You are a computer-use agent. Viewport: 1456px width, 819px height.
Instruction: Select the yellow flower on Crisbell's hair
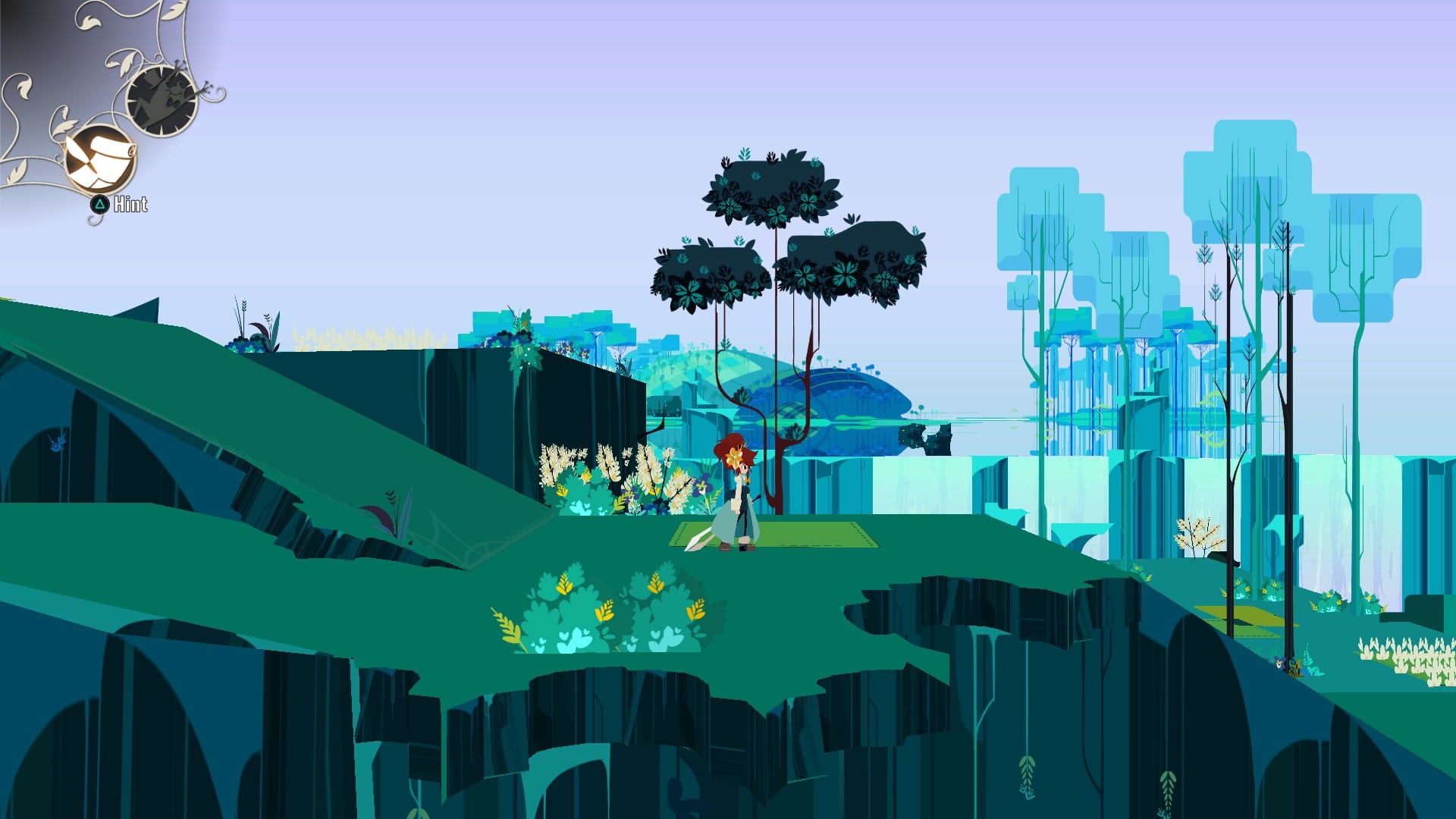735,457
